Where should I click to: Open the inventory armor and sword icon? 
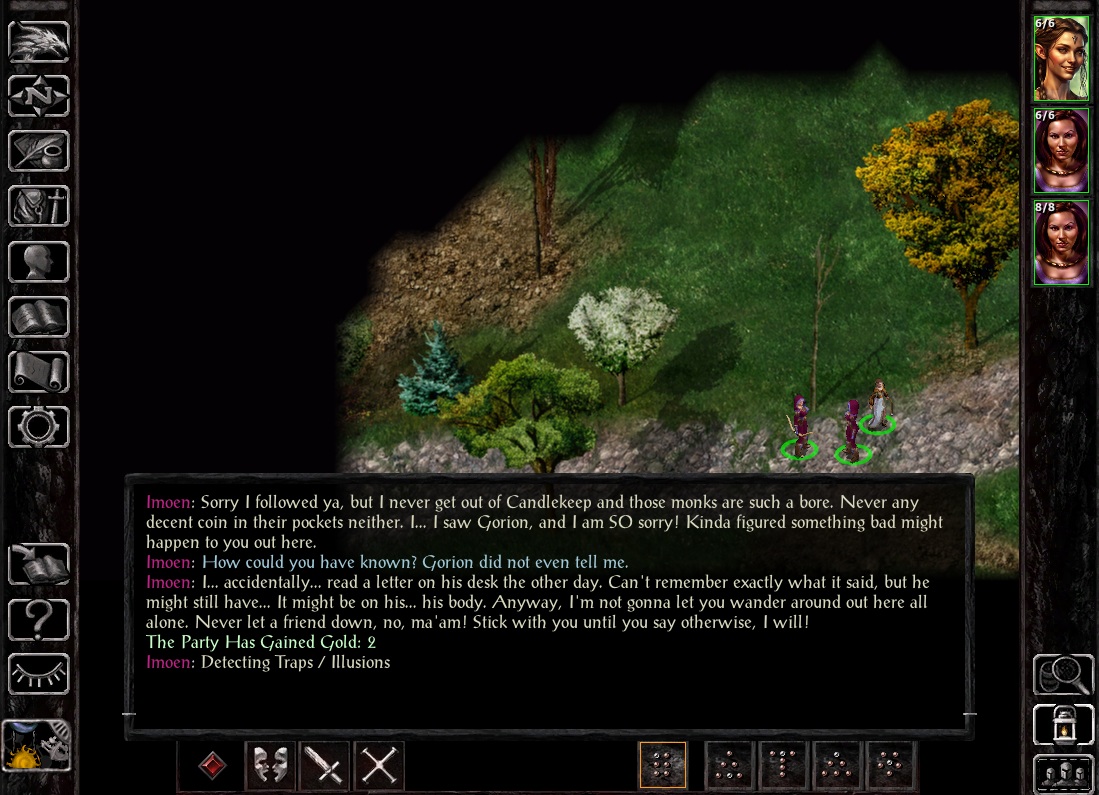[x=39, y=206]
